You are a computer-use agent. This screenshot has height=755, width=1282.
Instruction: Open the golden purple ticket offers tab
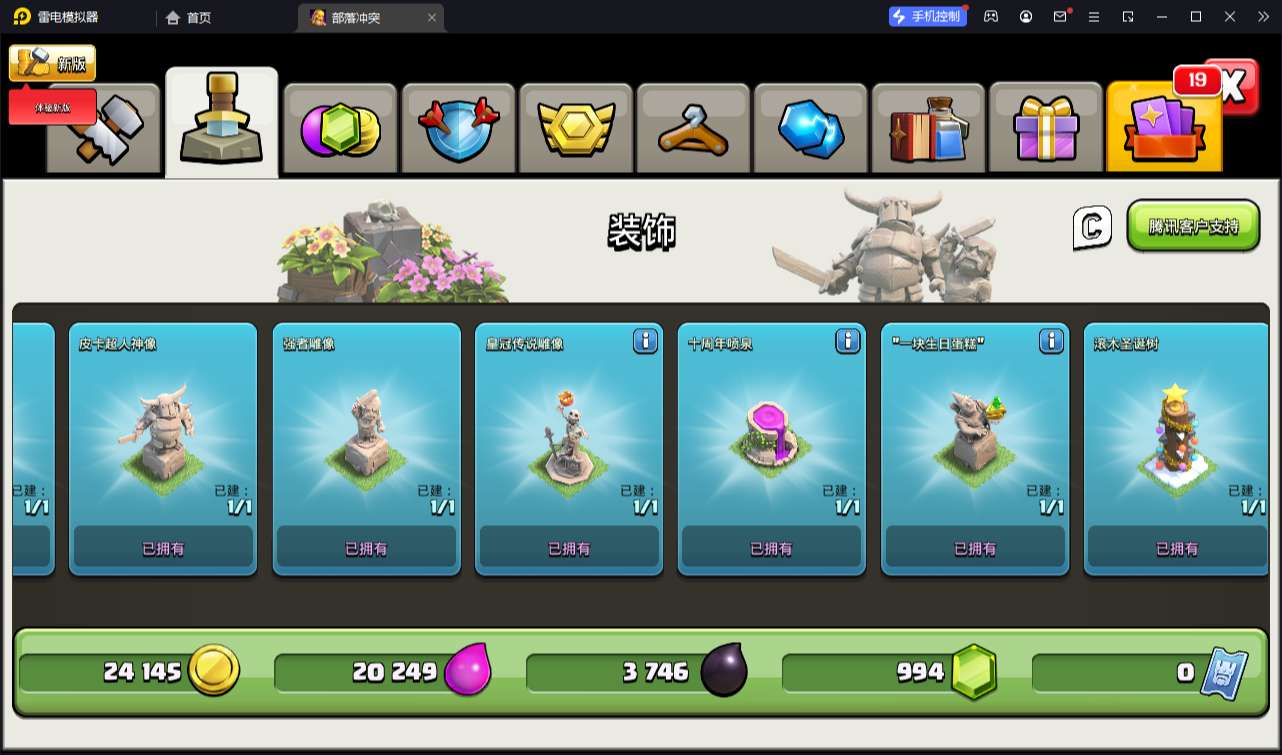click(x=1164, y=129)
